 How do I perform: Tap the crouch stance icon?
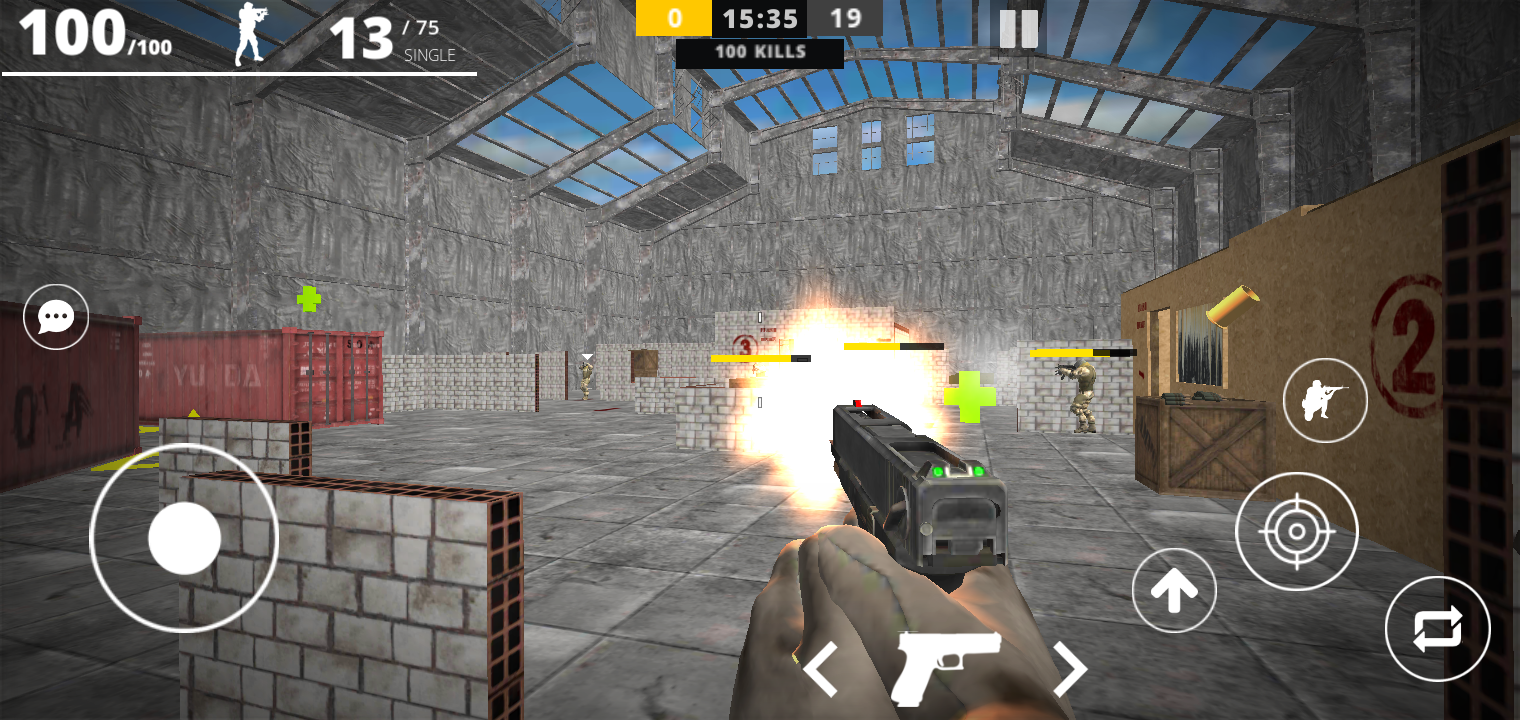click(x=1325, y=400)
